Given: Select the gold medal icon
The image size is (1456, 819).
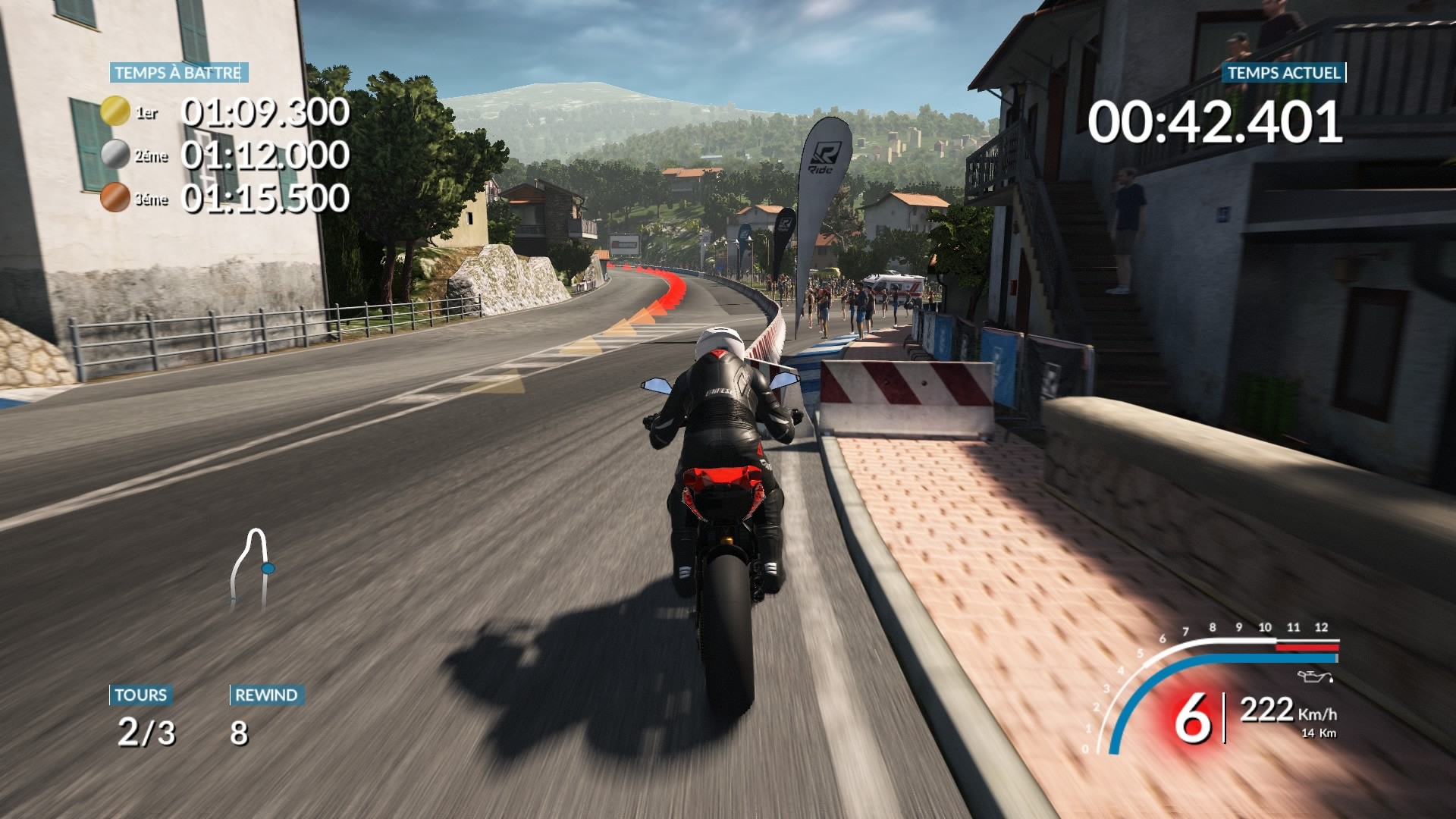Looking at the screenshot, I should coord(115,111).
